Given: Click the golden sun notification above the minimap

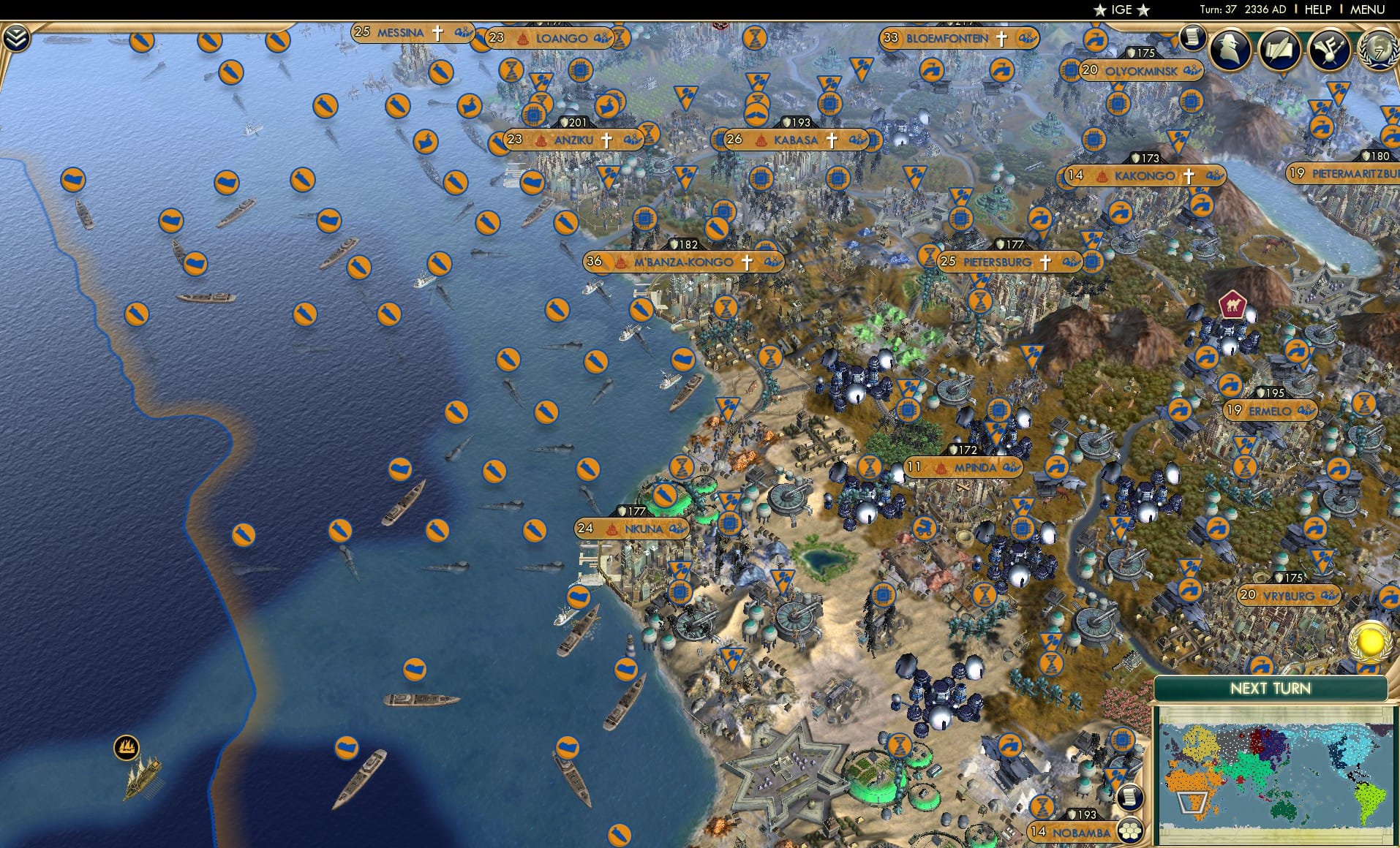Looking at the screenshot, I should (x=1370, y=642).
